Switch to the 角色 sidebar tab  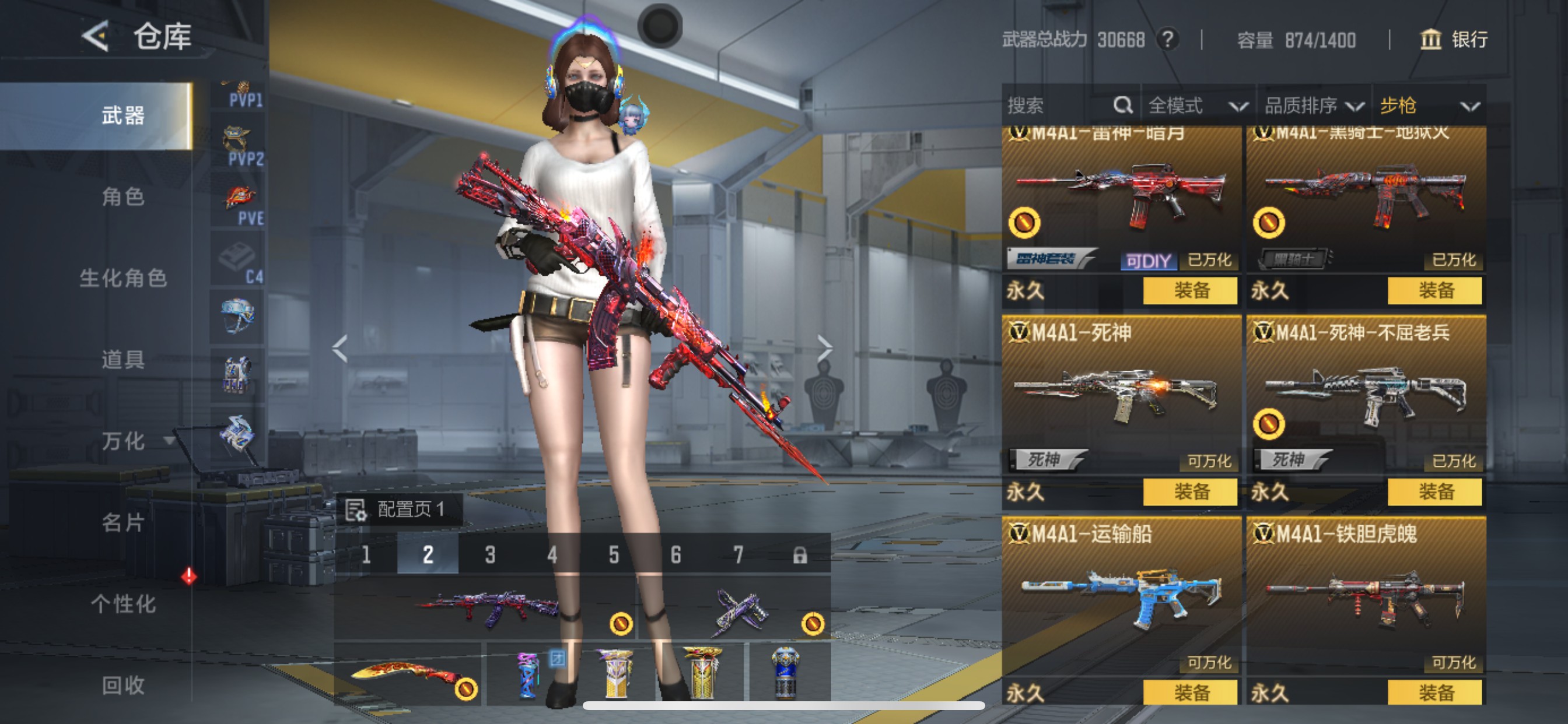pos(125,198)
